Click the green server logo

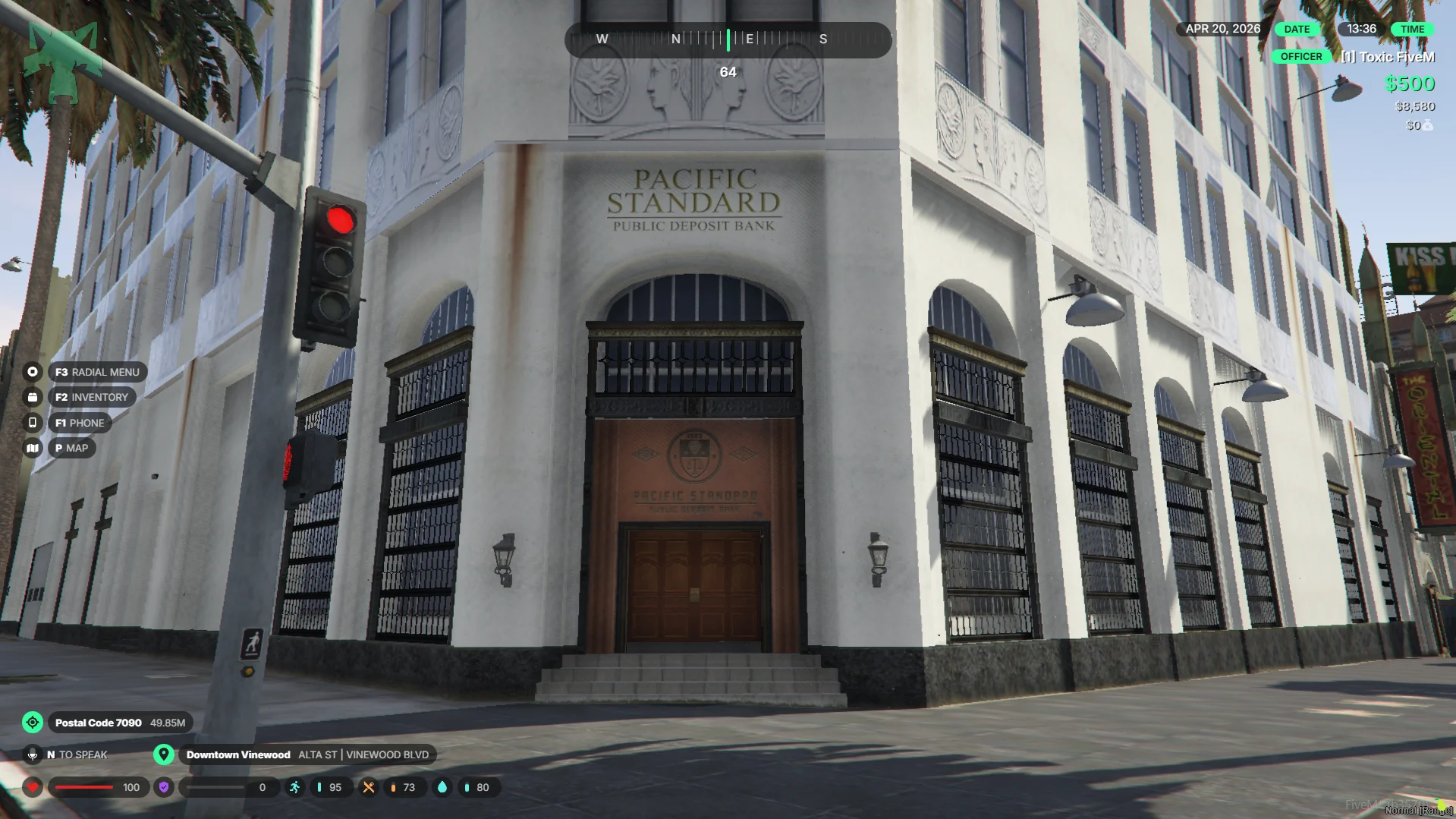(63, 61)
